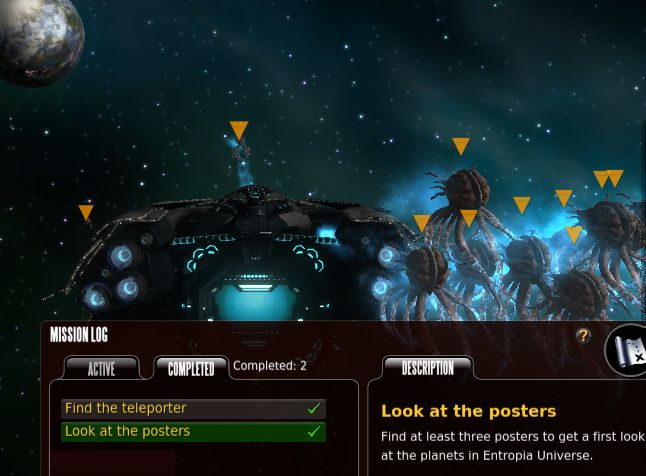This screenshot has height=476, width=646.
Task: Open the question mark help icon
Action: [x=584, y=337]
